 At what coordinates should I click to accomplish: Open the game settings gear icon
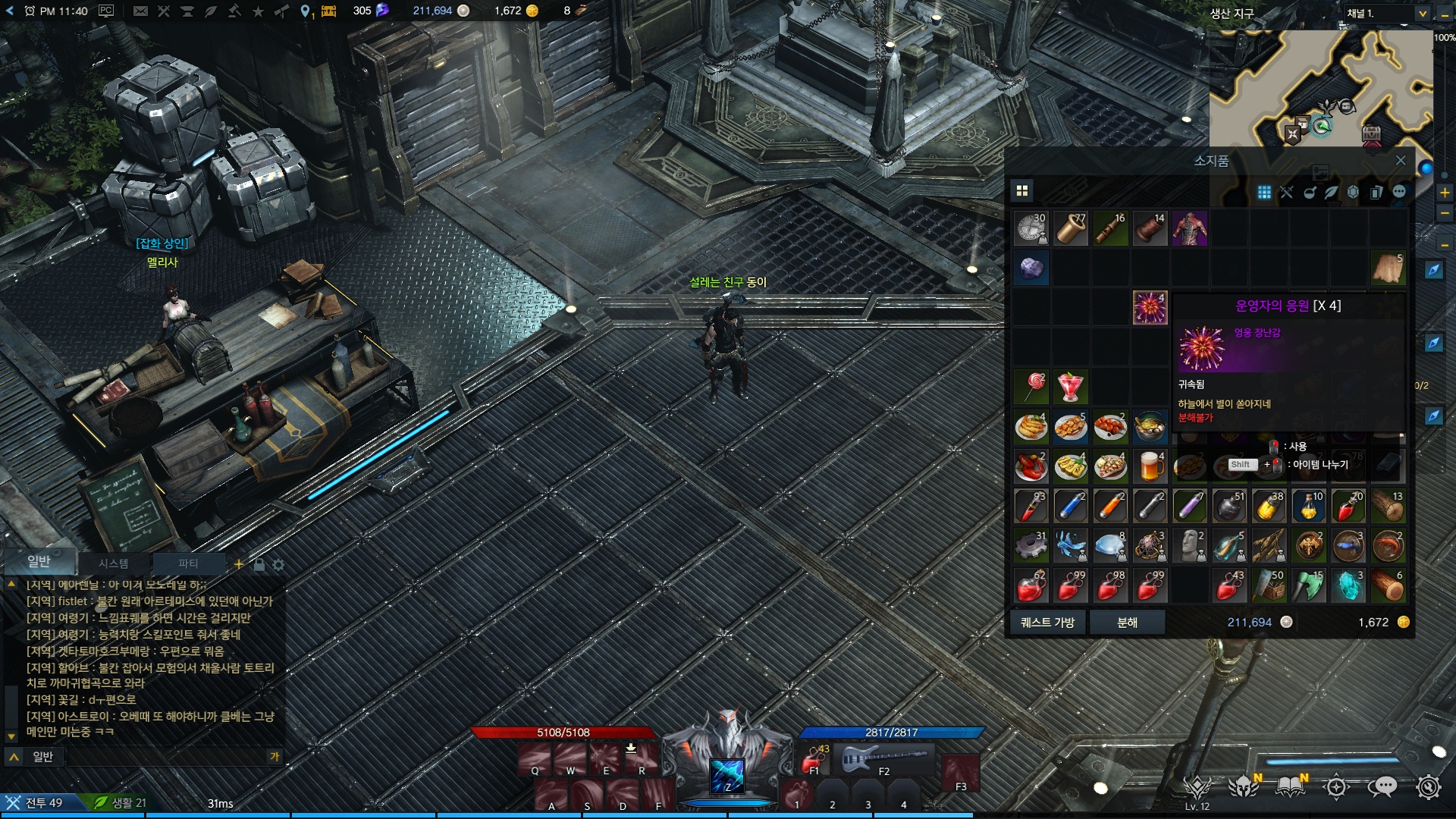[1429, 787]
